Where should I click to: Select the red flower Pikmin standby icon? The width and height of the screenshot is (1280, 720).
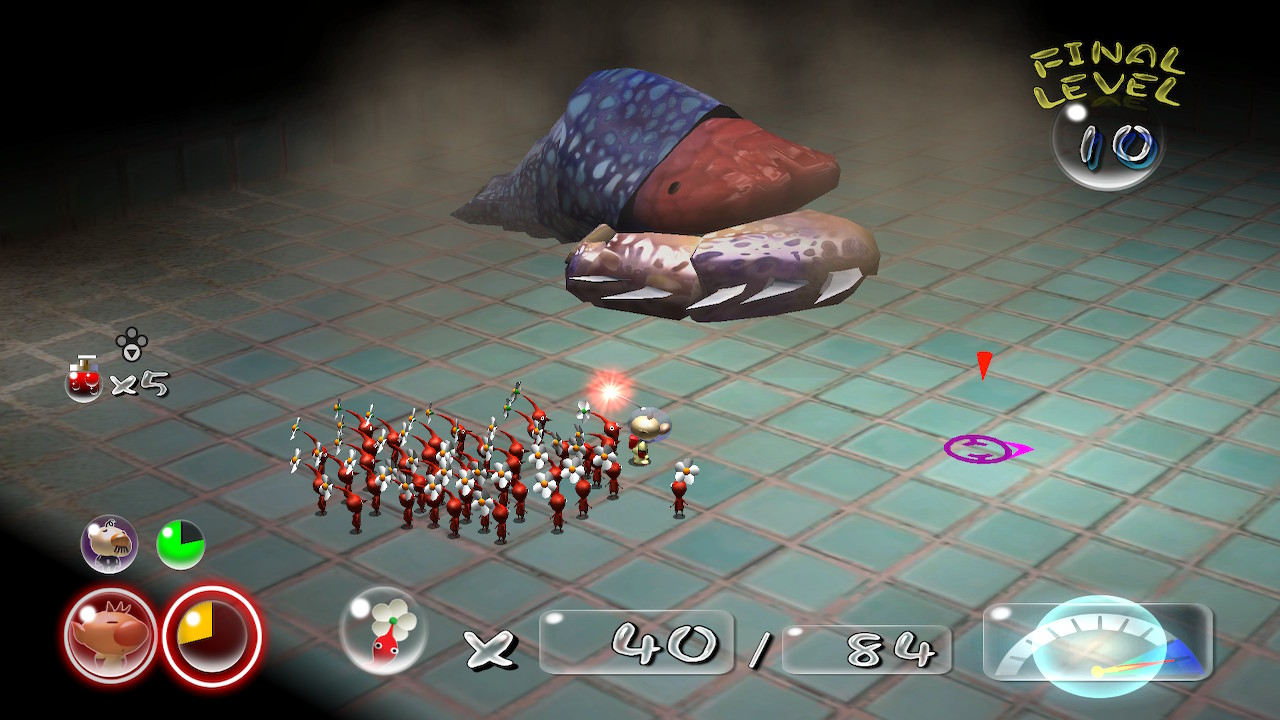(384, 630)
